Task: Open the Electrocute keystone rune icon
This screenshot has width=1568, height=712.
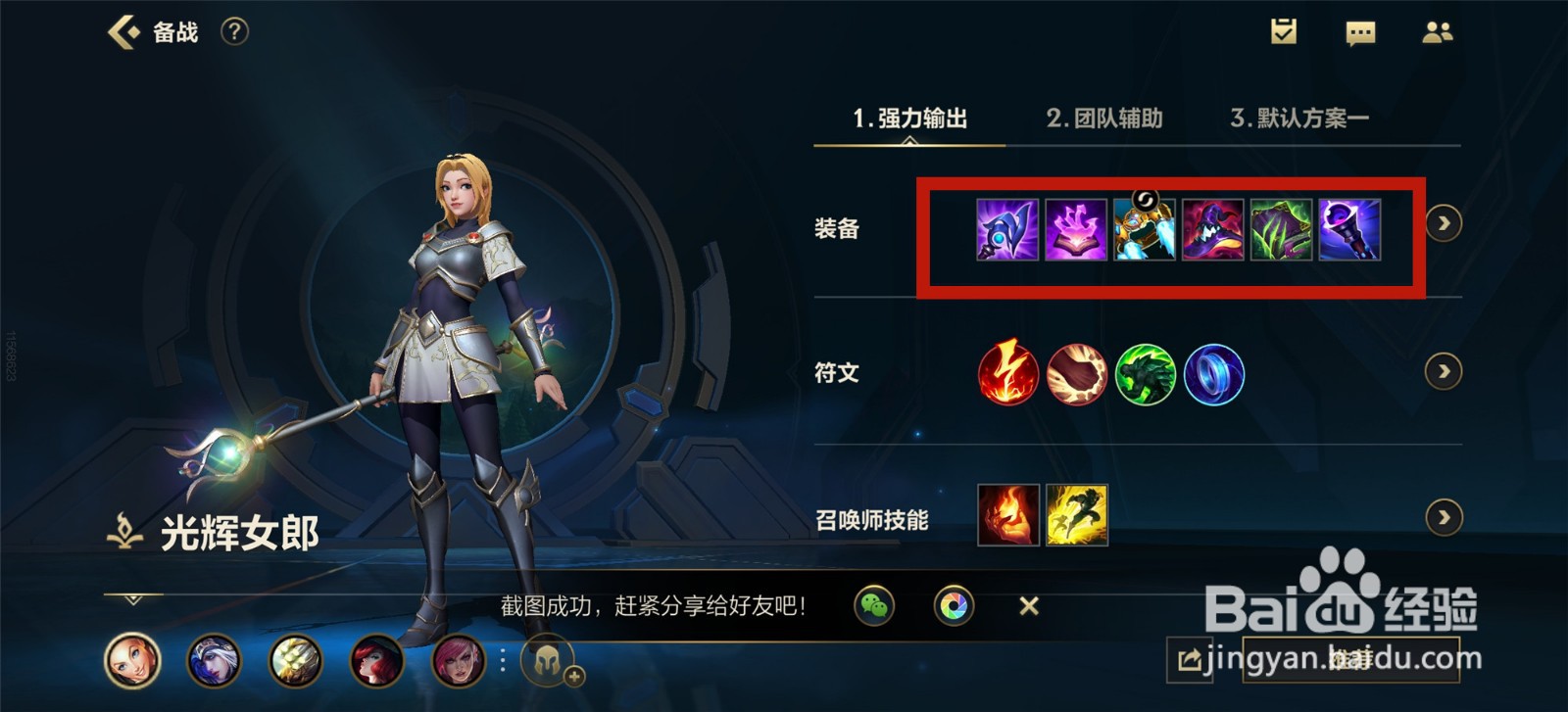Action: pyautogui.click(x=1007, y=374)
